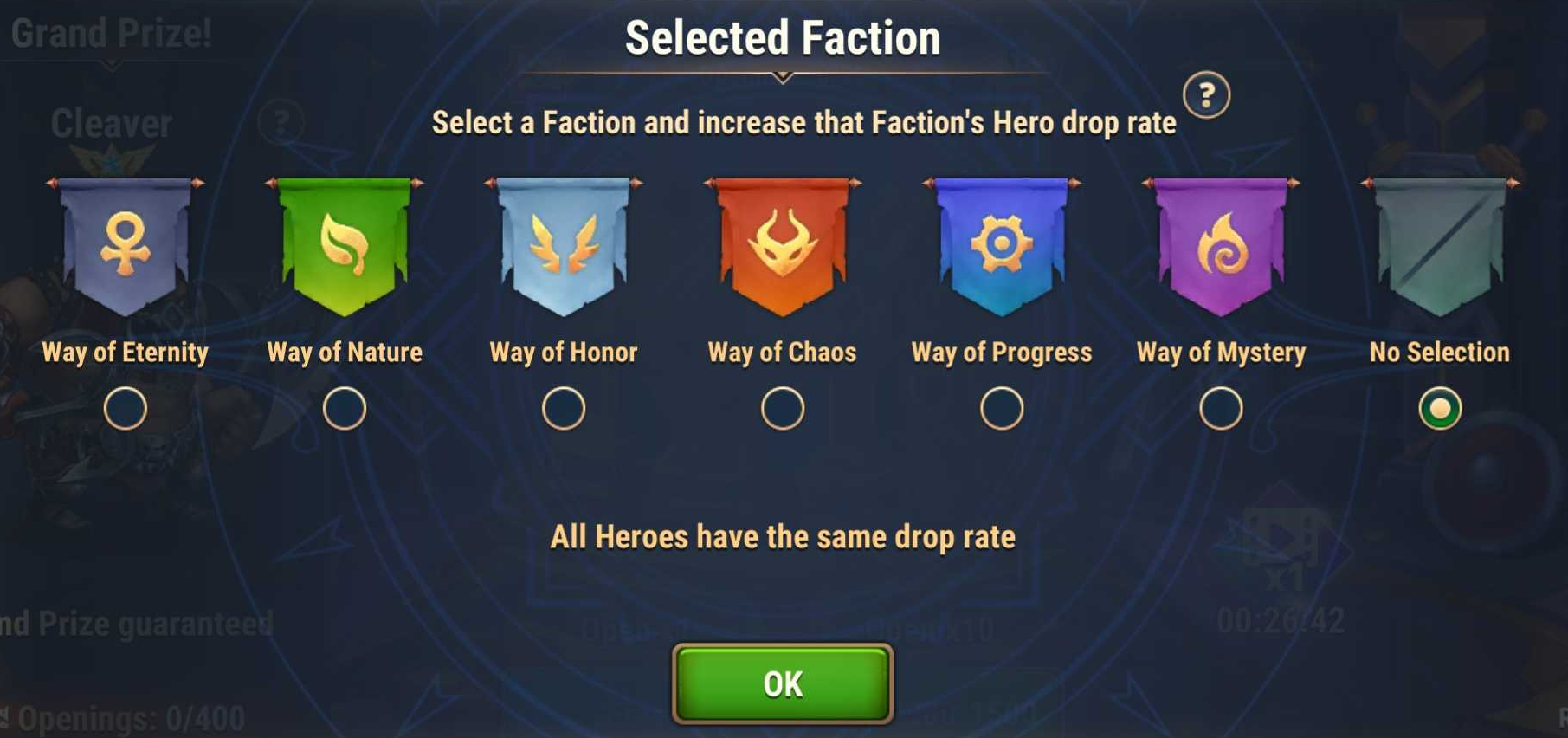Pick the Way of Mystery radio button
Viewport: 1568px width, 738px height.
click(x=1221, y=409)
